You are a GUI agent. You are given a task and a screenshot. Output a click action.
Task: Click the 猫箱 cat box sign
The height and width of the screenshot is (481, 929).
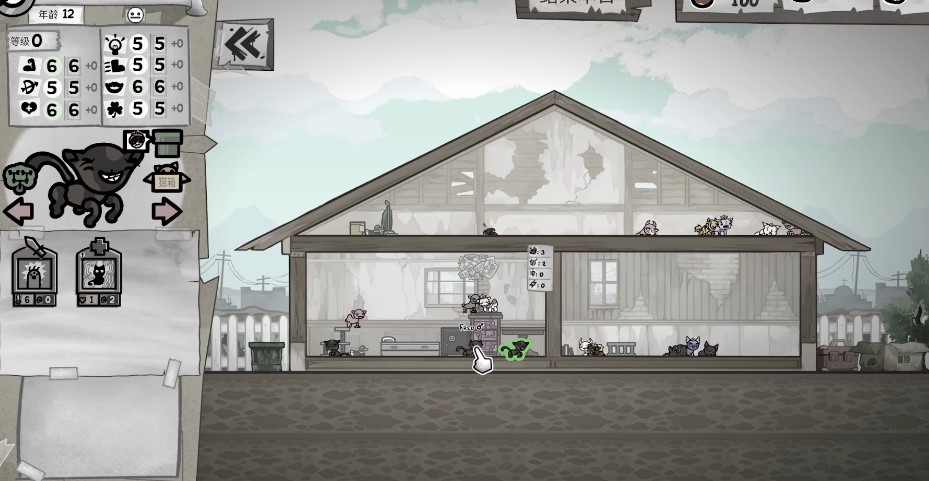point(167,180)
